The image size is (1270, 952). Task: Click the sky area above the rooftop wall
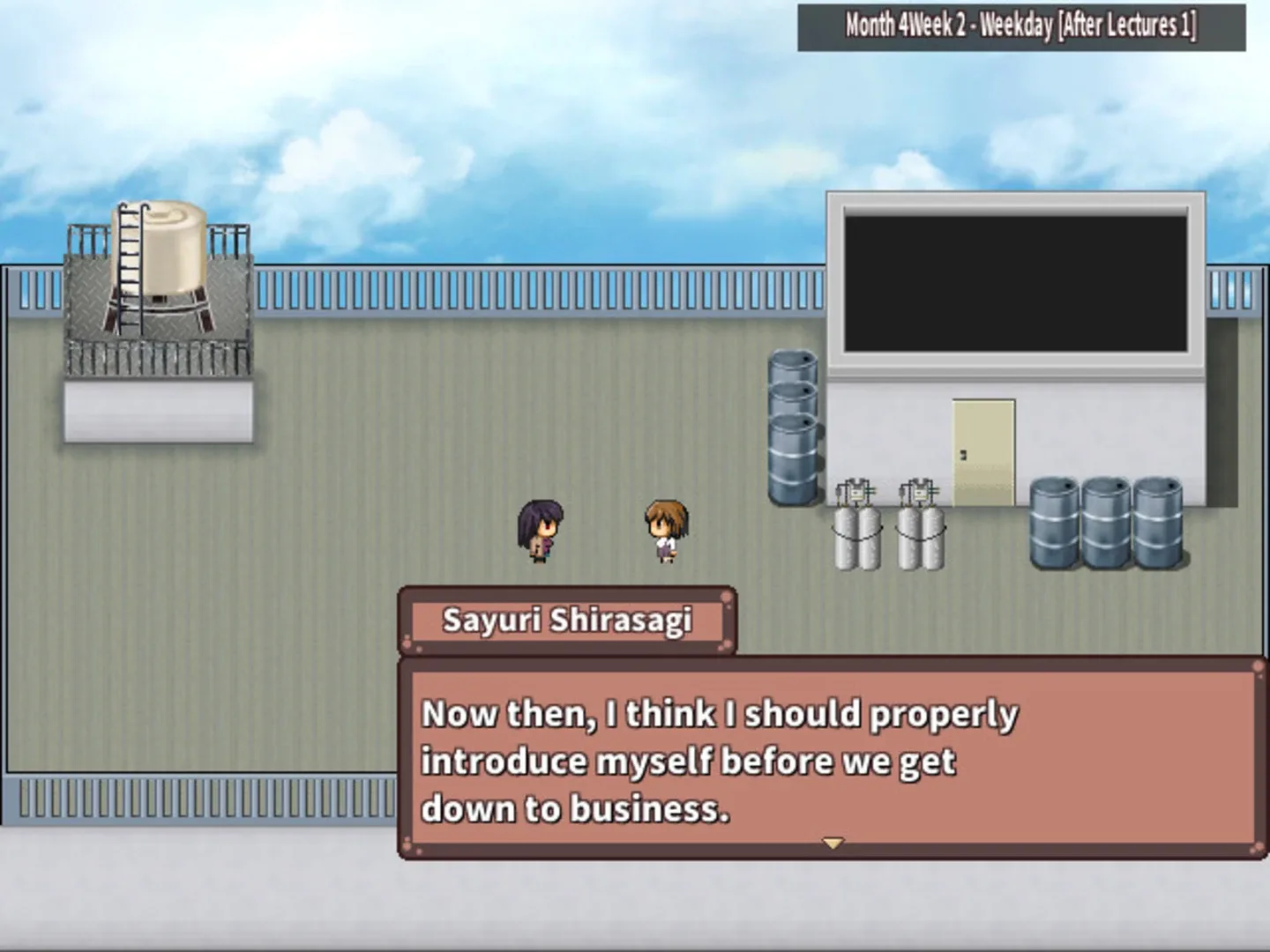[529, 132]
